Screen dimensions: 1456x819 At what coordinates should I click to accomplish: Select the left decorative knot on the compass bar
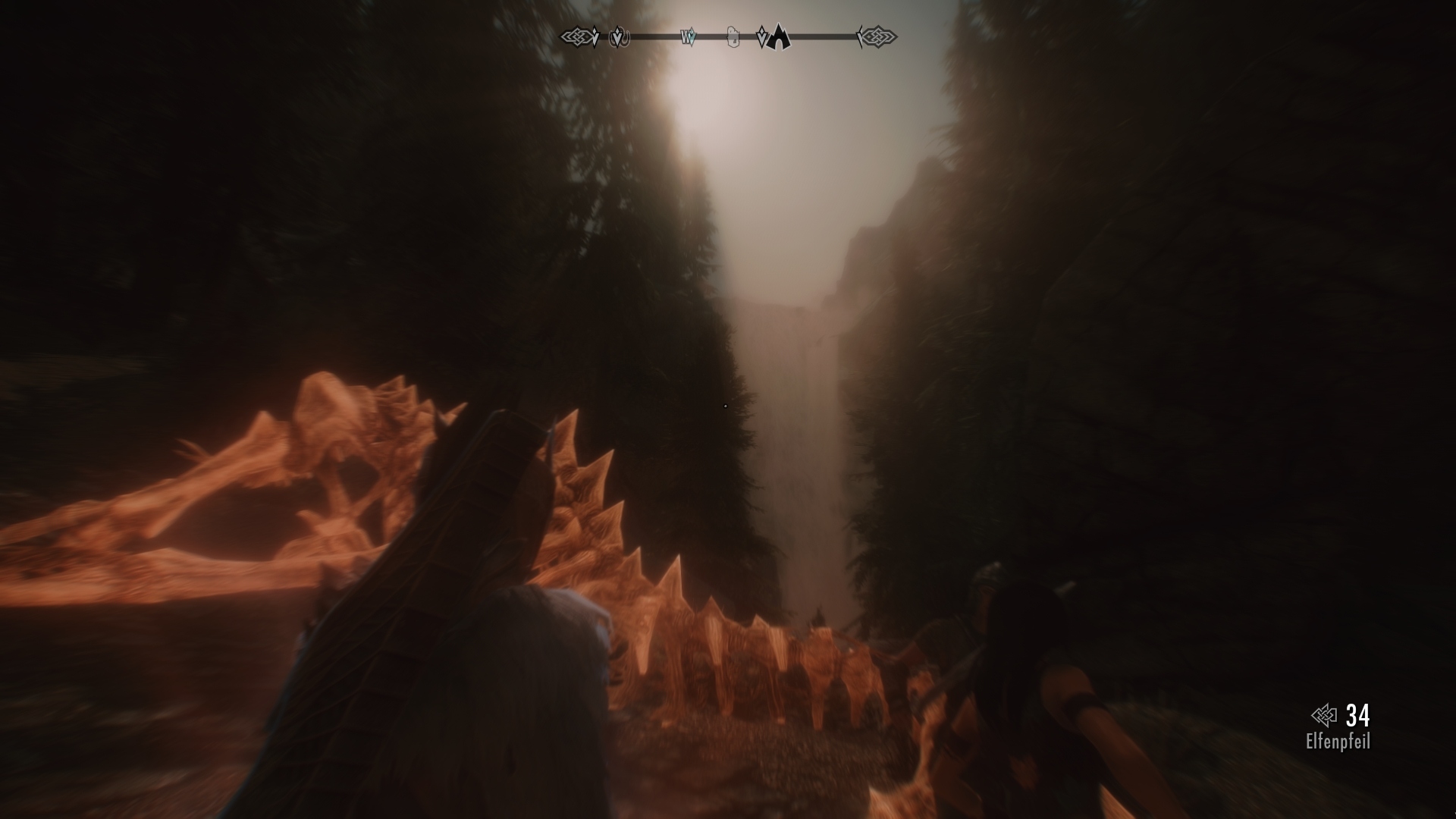[576, 36]
